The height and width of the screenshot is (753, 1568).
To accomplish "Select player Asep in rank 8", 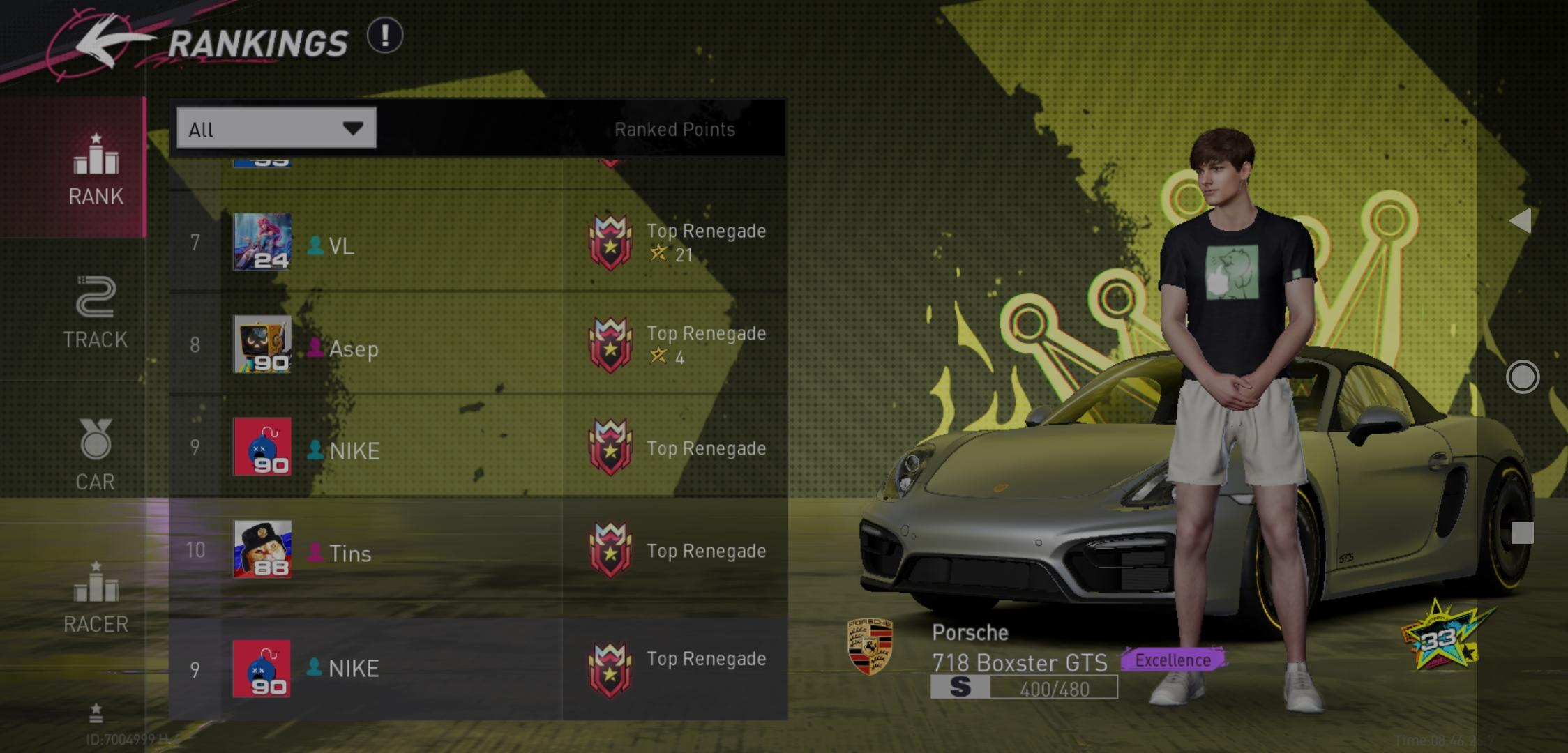I will pos(353,348).
